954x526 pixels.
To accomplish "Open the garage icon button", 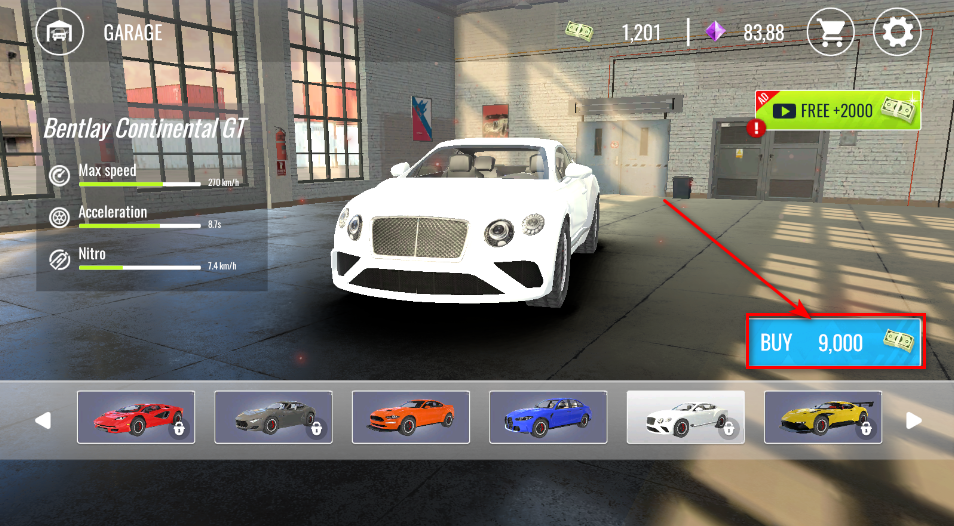I will [x=60, y=32].
